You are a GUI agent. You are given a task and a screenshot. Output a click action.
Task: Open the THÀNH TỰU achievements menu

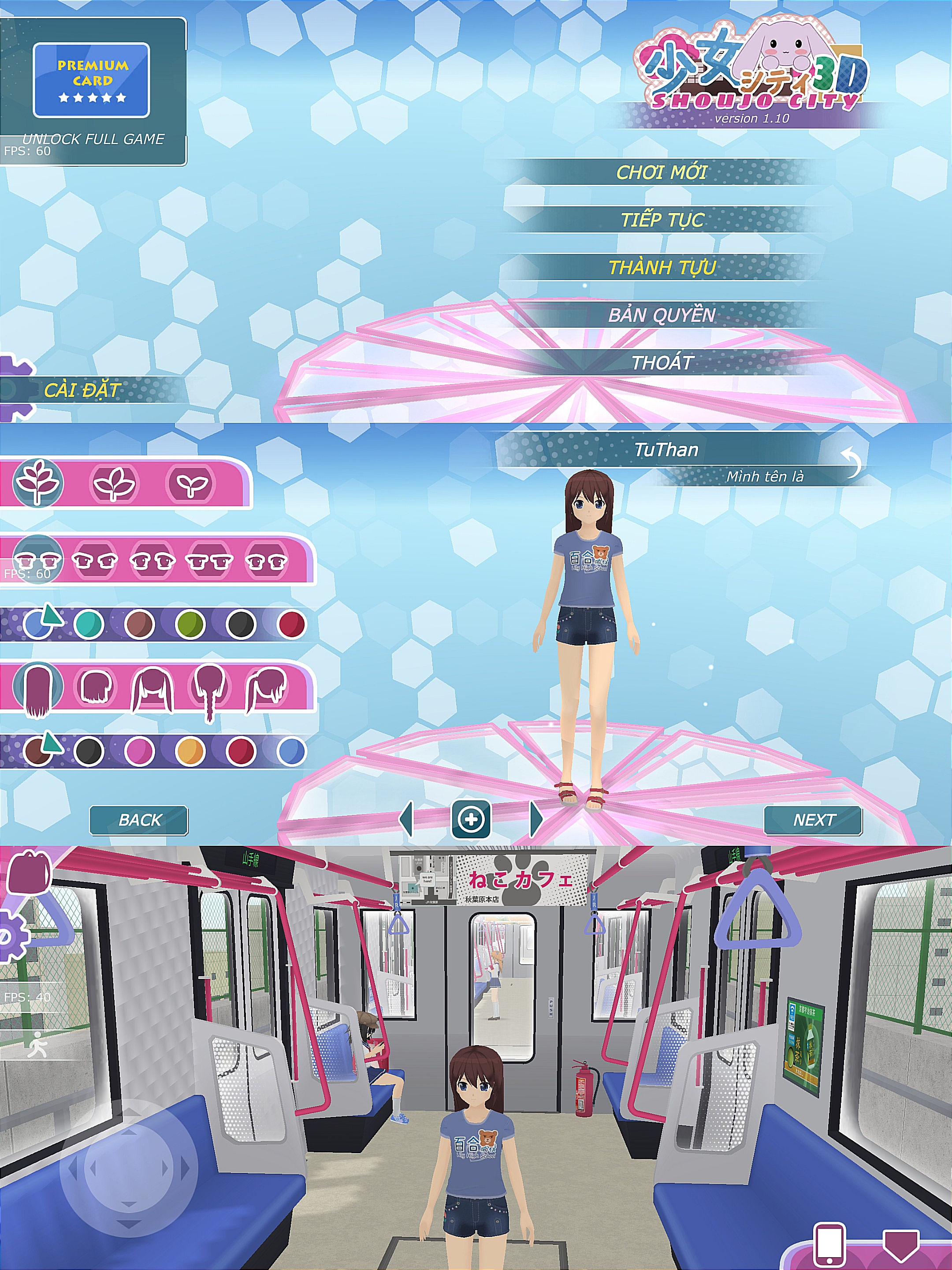pos(662,268)
